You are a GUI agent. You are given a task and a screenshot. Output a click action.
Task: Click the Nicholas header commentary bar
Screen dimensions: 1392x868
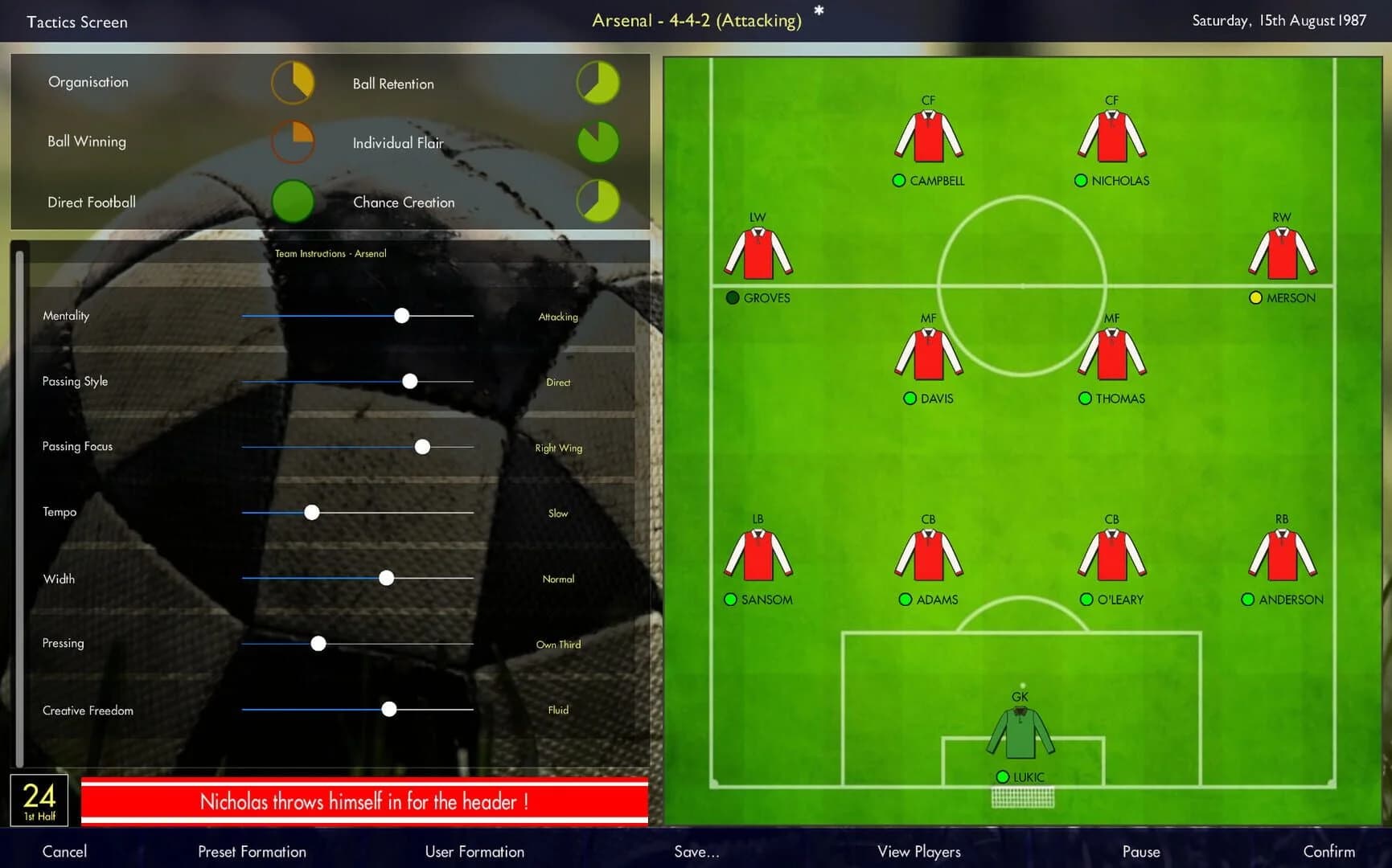(362, 801)
